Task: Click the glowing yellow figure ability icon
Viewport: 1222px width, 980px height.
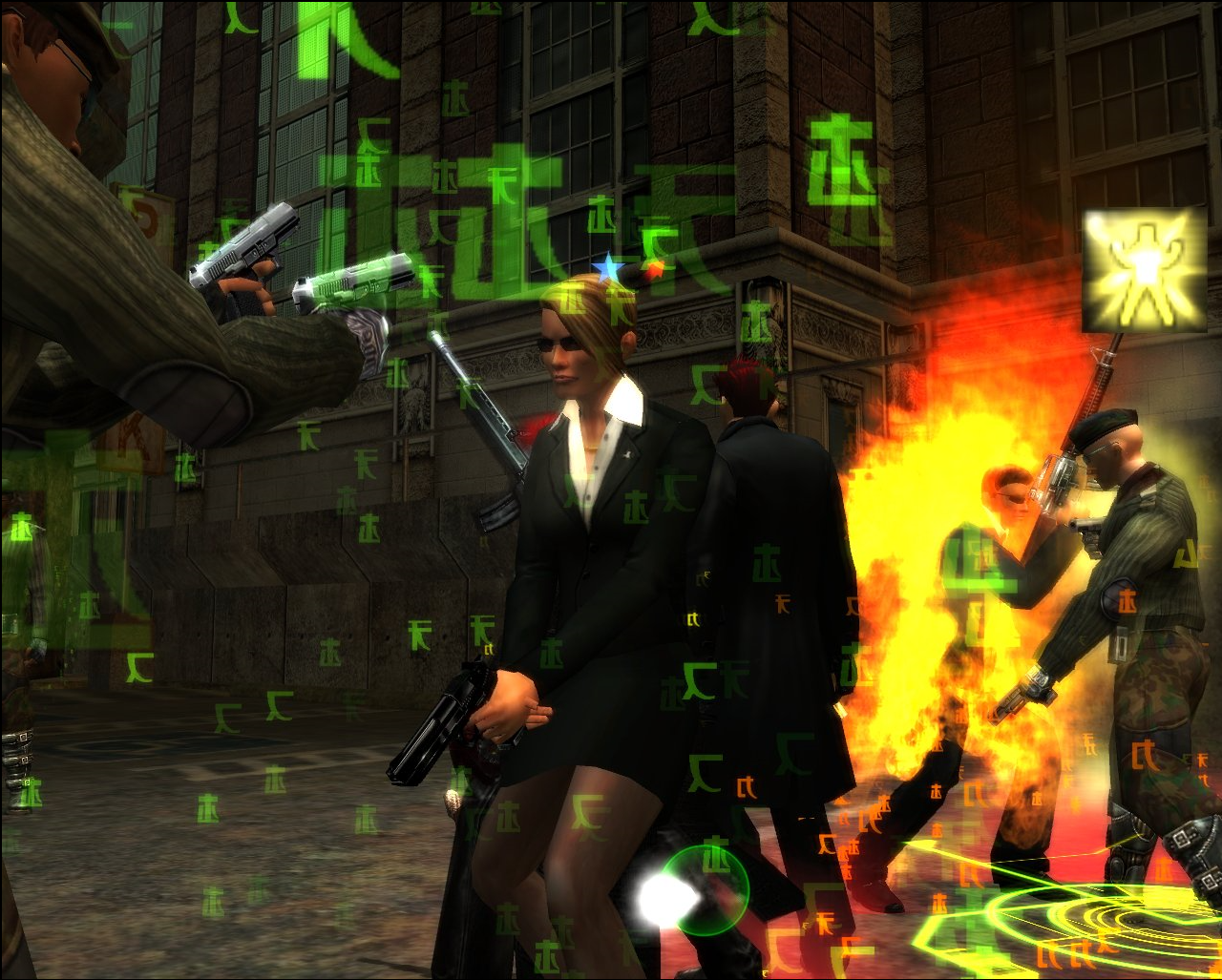Action: [1145, 271]
